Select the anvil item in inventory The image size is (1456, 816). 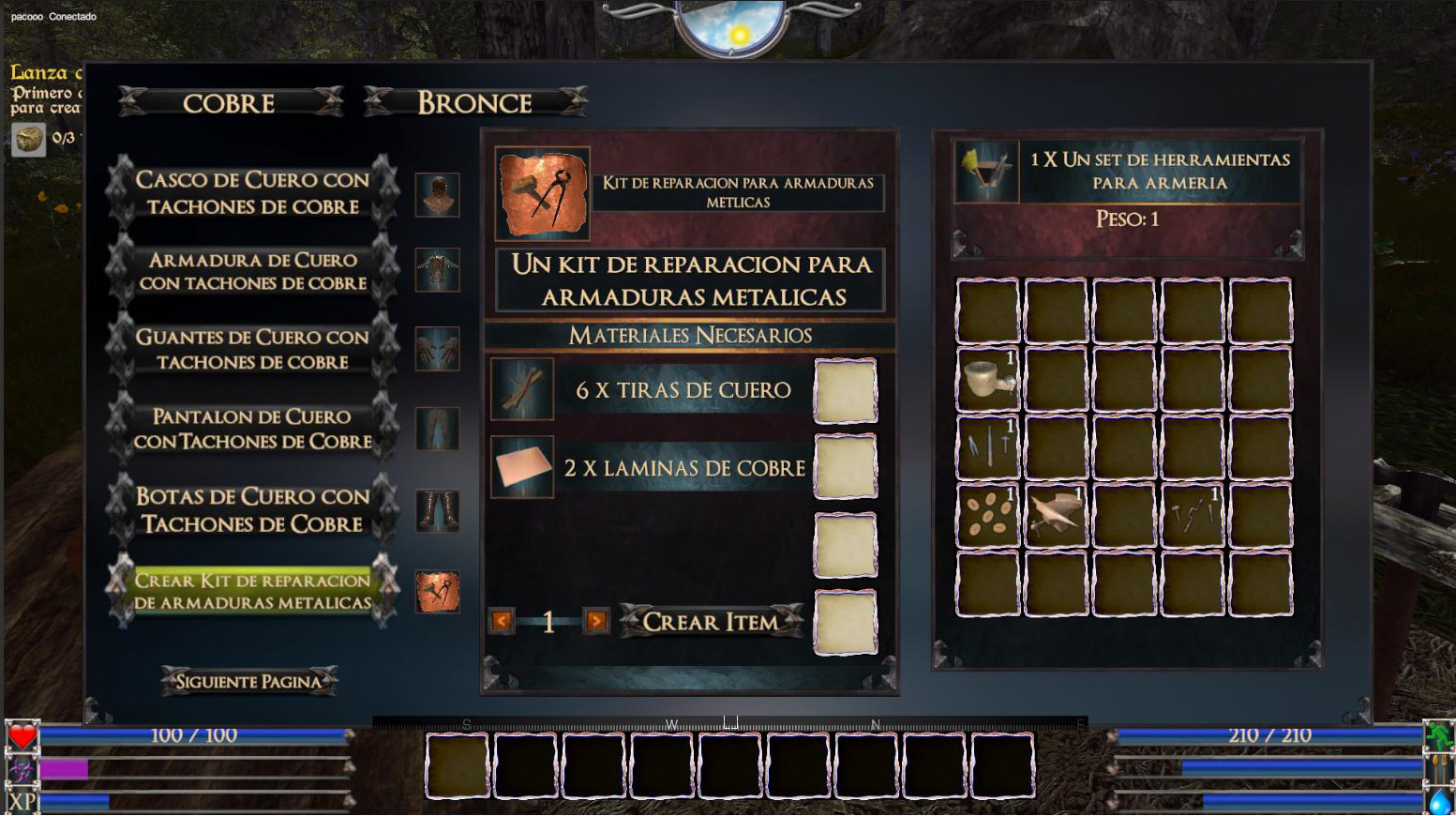point(1056,515)
